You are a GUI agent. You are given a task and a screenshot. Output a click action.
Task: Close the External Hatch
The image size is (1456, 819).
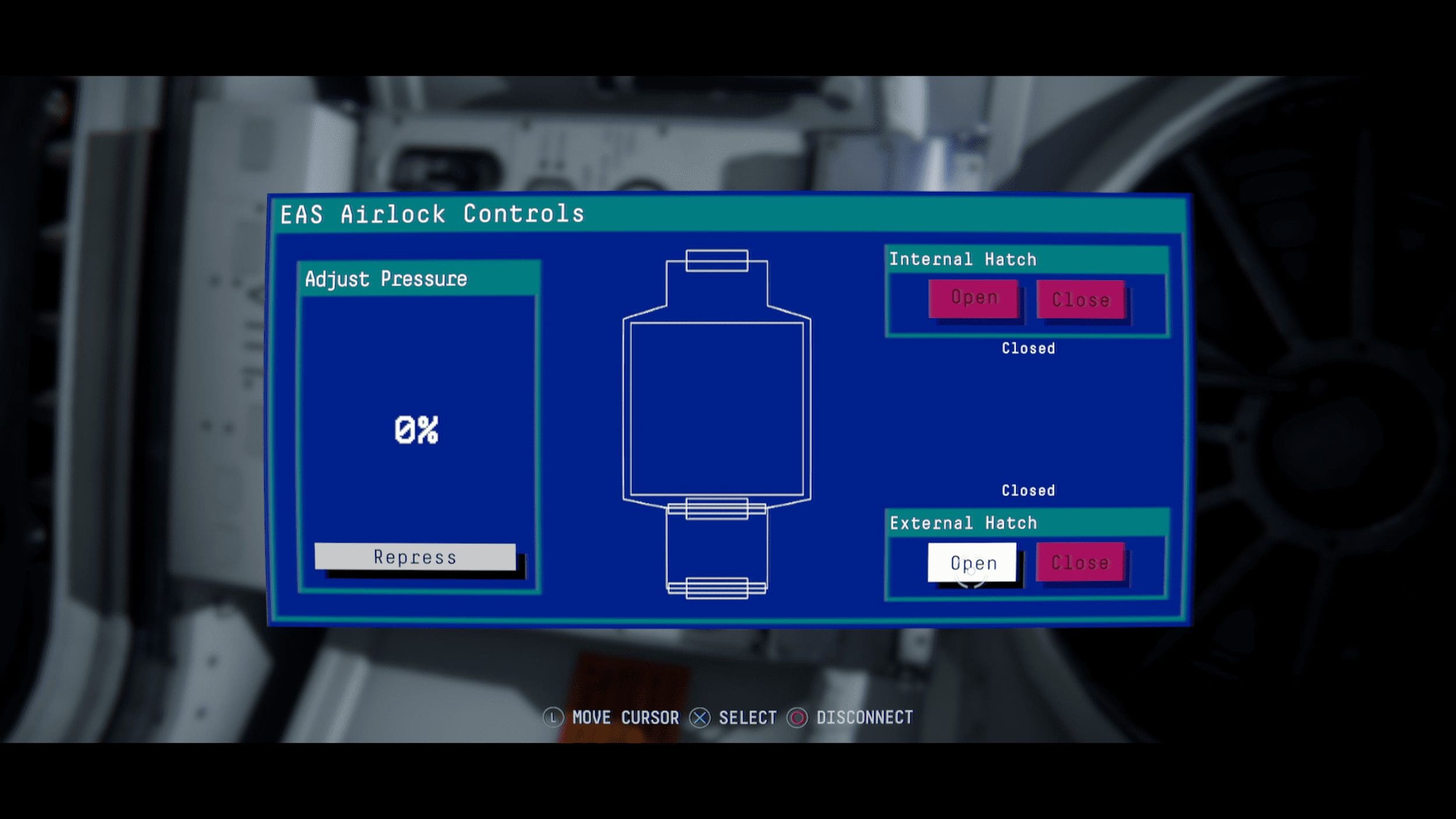[1079, 562]
